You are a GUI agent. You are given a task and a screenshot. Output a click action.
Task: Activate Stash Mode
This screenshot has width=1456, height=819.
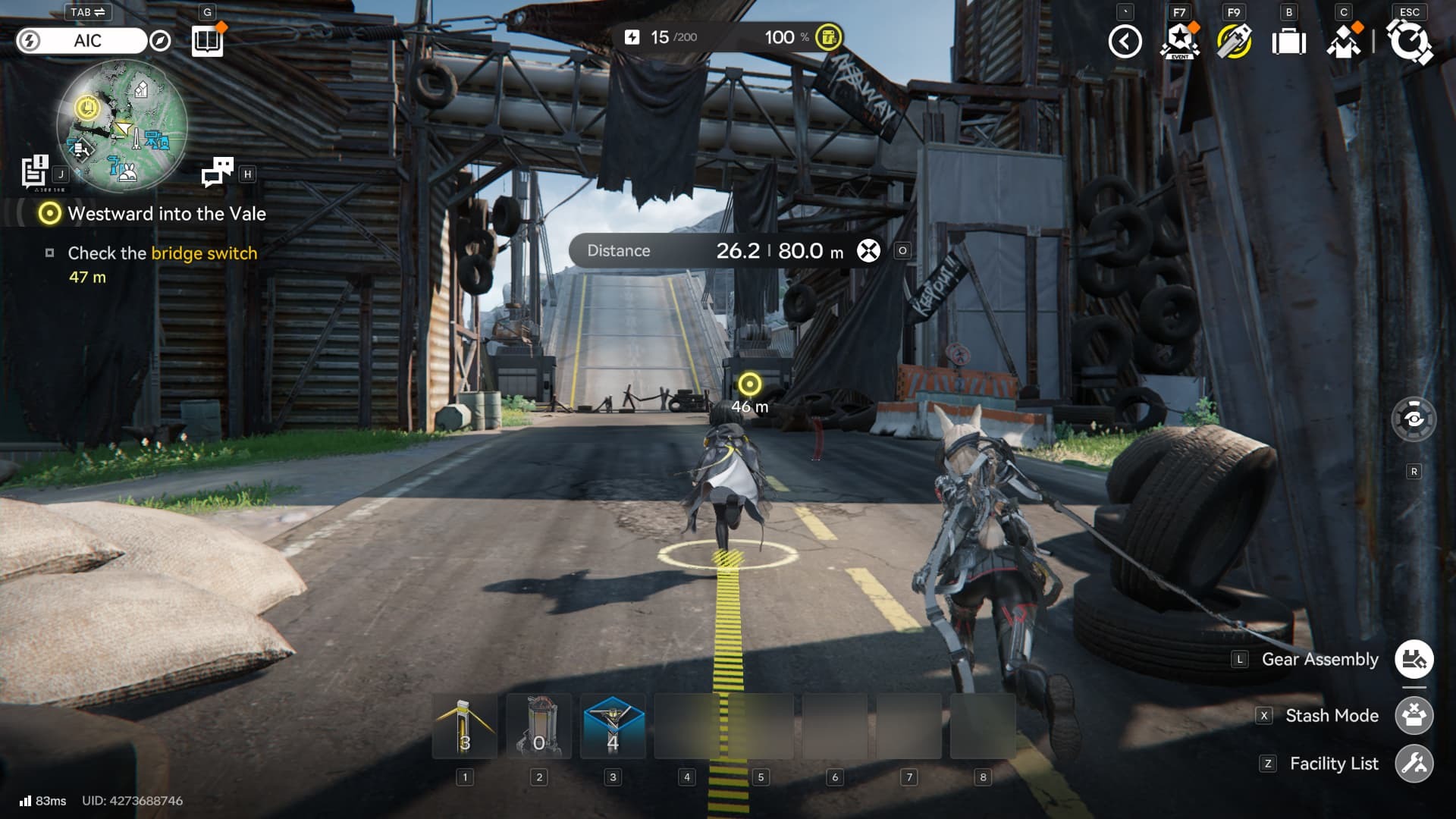[1414, 716]
